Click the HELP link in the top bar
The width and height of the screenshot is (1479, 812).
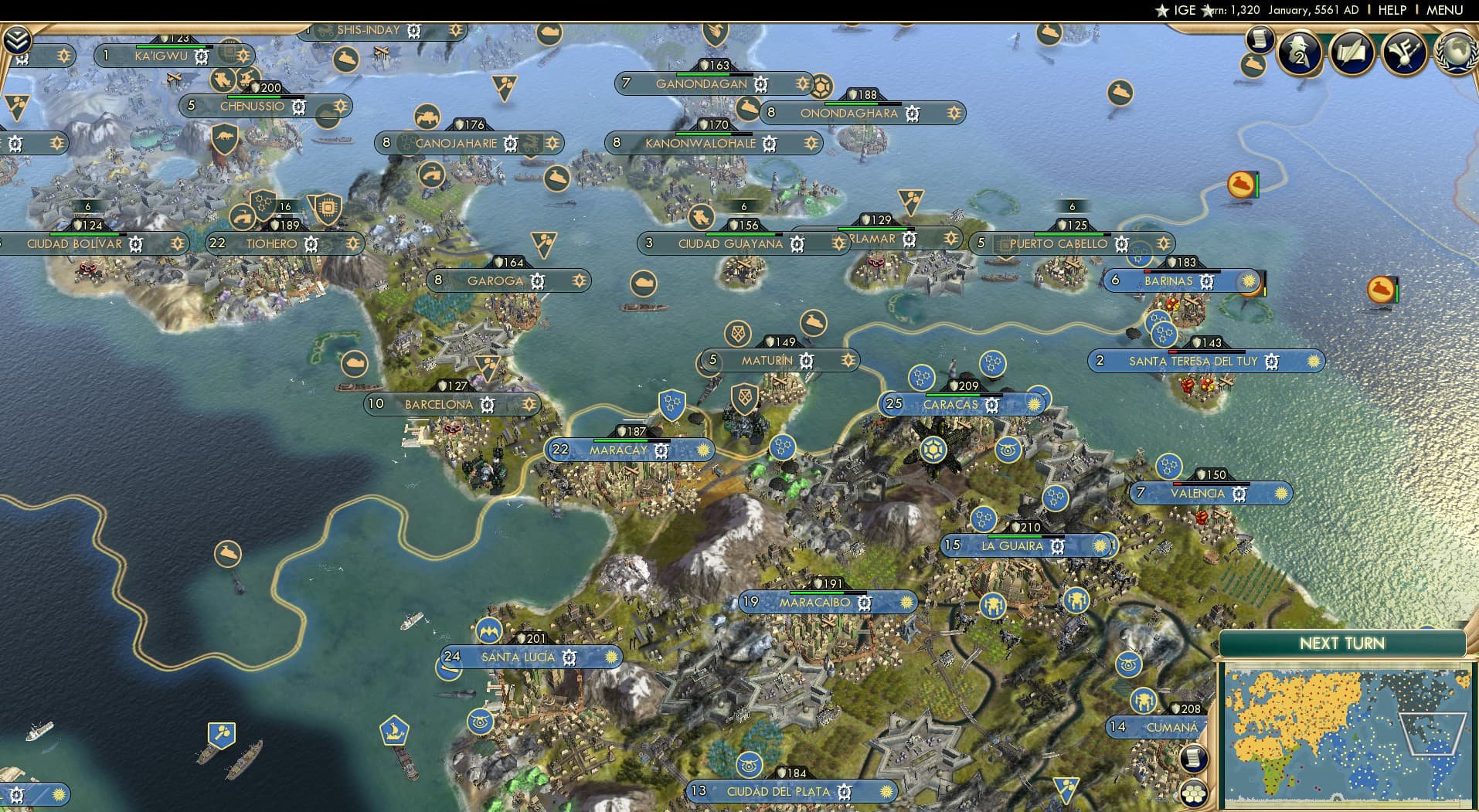(1390, 10)
